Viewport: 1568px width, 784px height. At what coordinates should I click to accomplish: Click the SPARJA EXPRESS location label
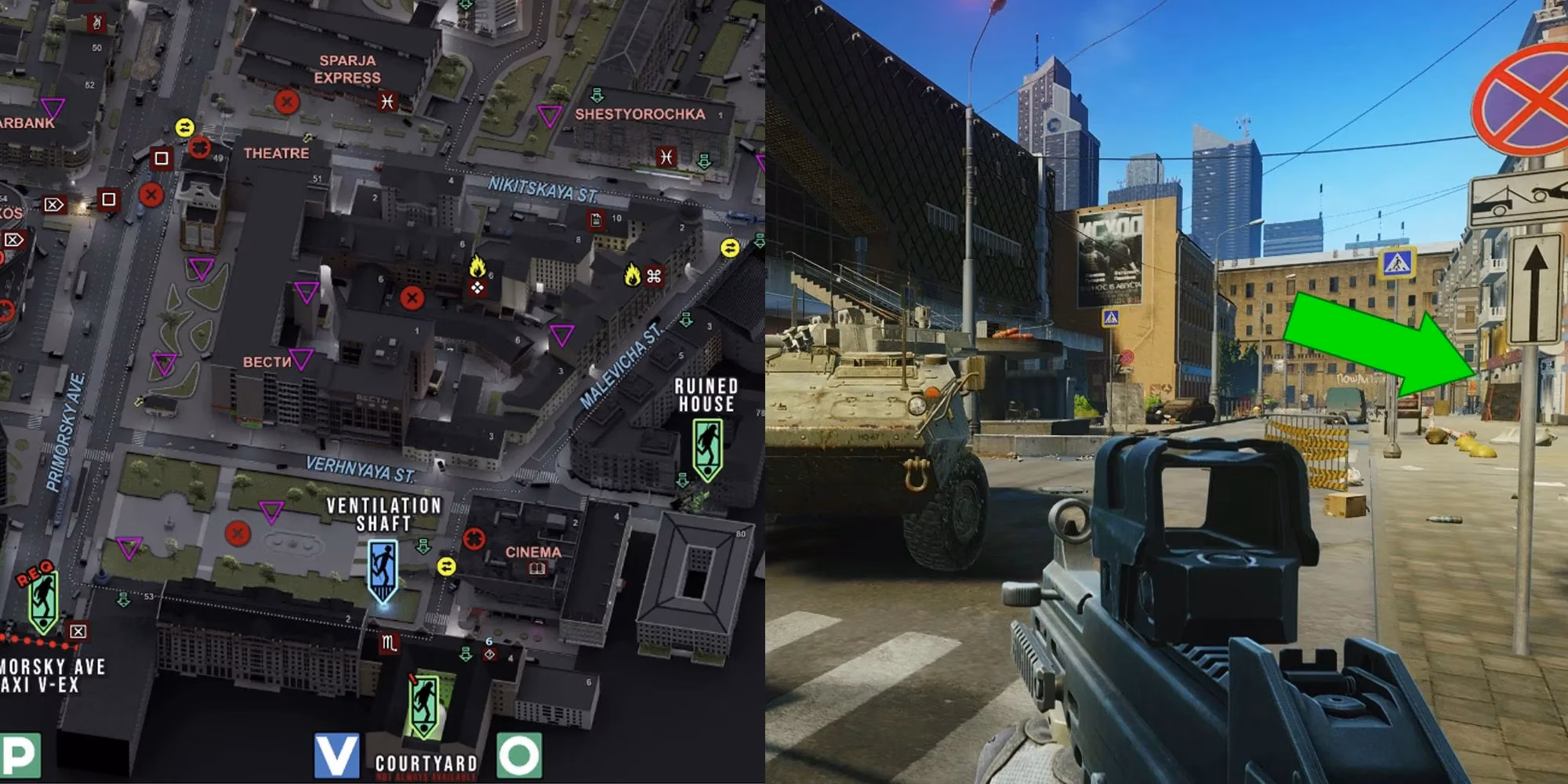pyautogui.click(x=347, y=67)
